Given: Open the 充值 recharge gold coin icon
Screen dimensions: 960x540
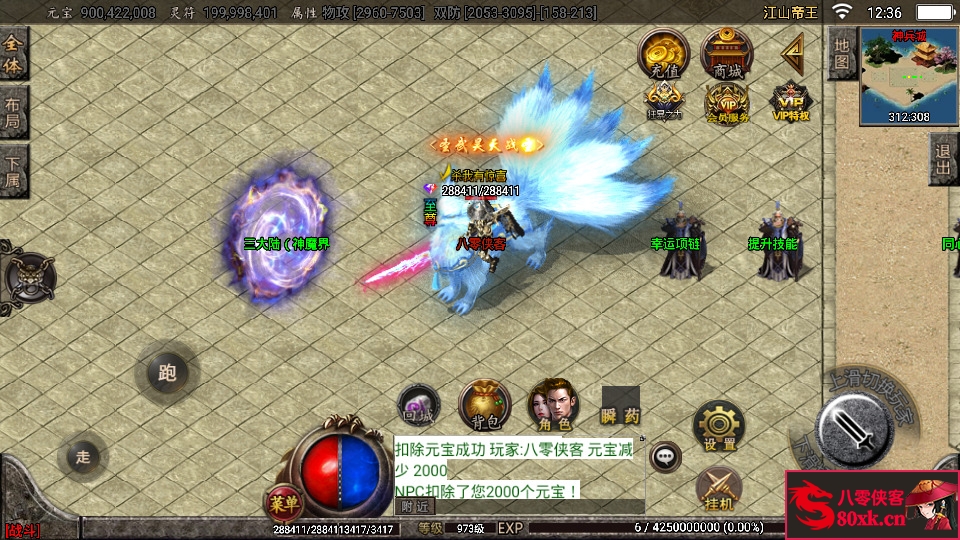Looking at the screenshot, I should click(x=664, y=54).
